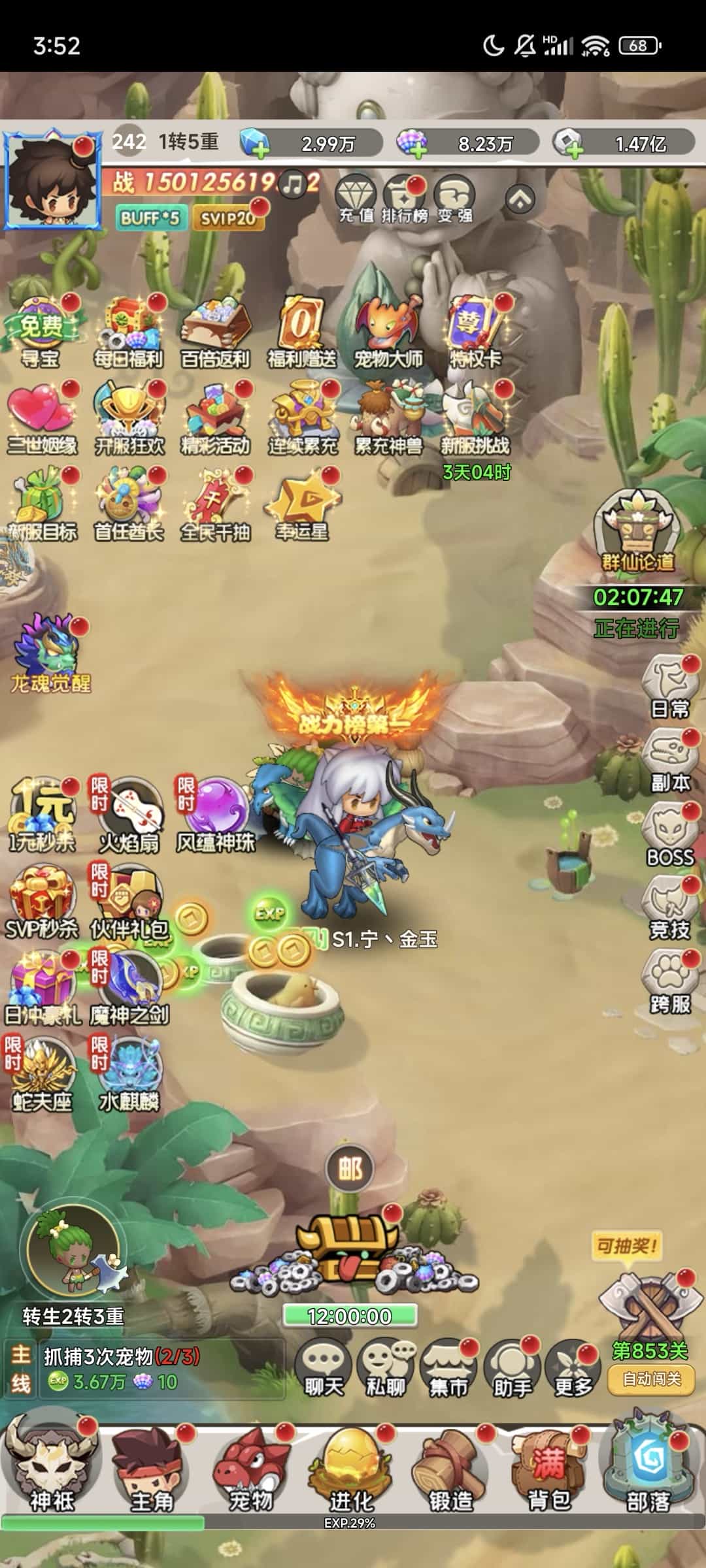The height and width of the screenshot is (1568, 706).
Task: Enter the 副本 dungeon menu
Action: [x=669, y=762]
